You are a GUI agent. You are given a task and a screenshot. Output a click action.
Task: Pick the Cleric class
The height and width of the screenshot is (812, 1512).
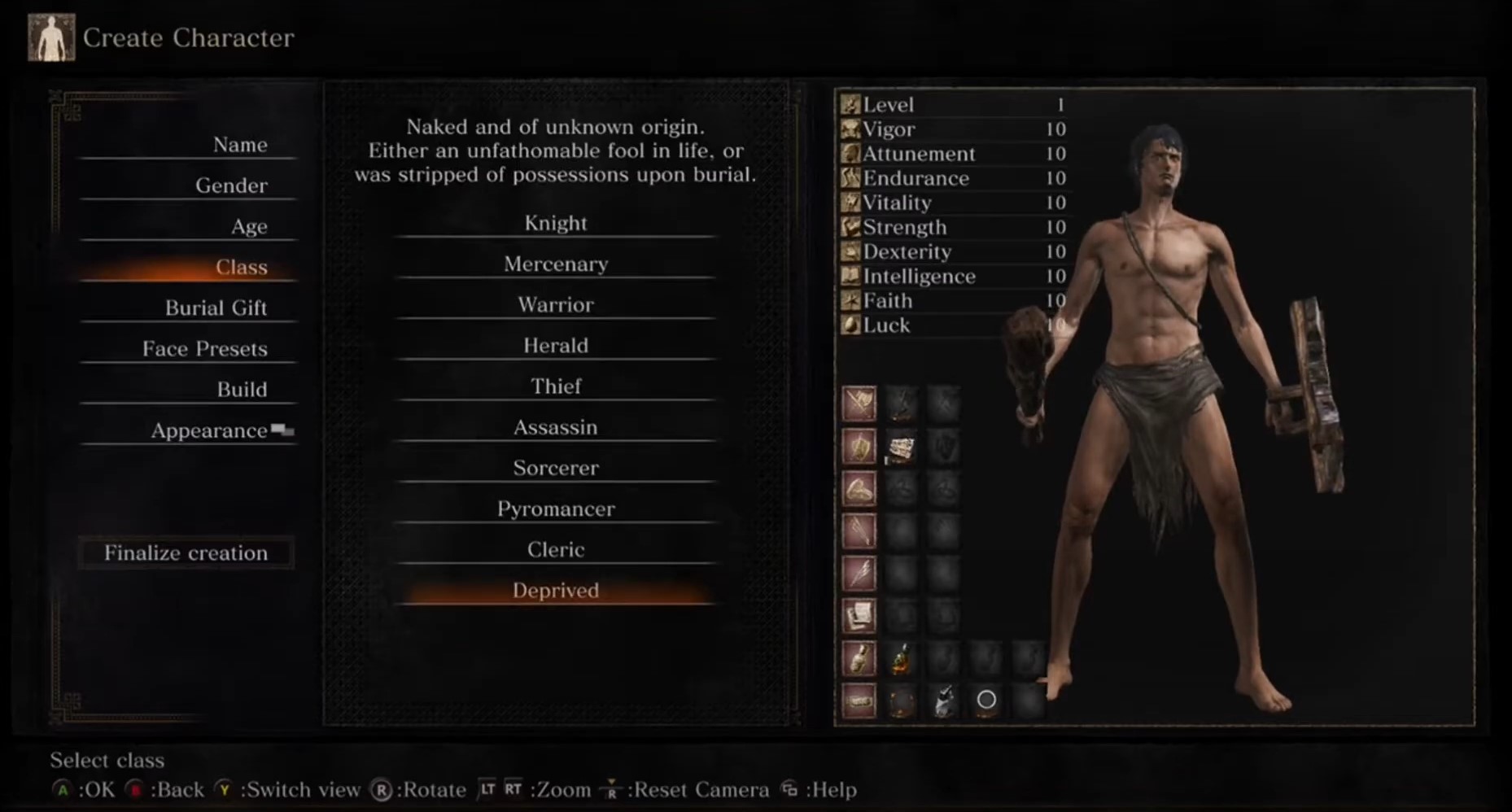coord(555,549)
